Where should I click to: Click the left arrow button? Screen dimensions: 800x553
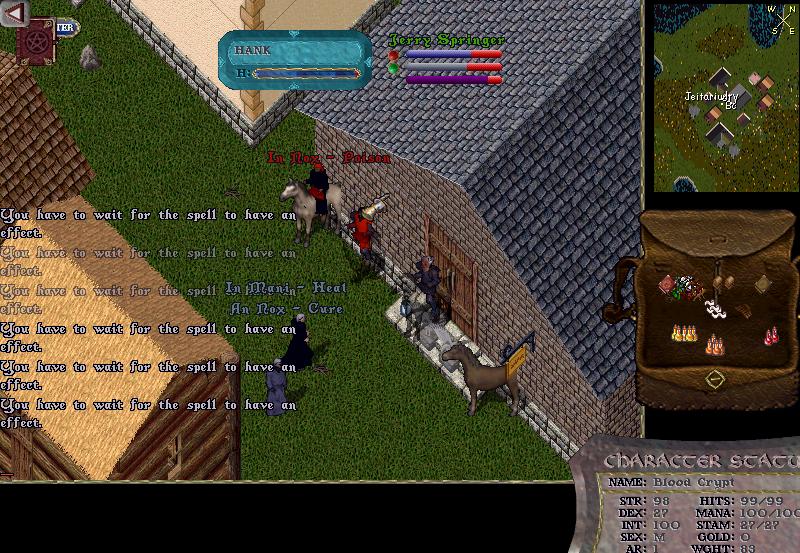15,13
